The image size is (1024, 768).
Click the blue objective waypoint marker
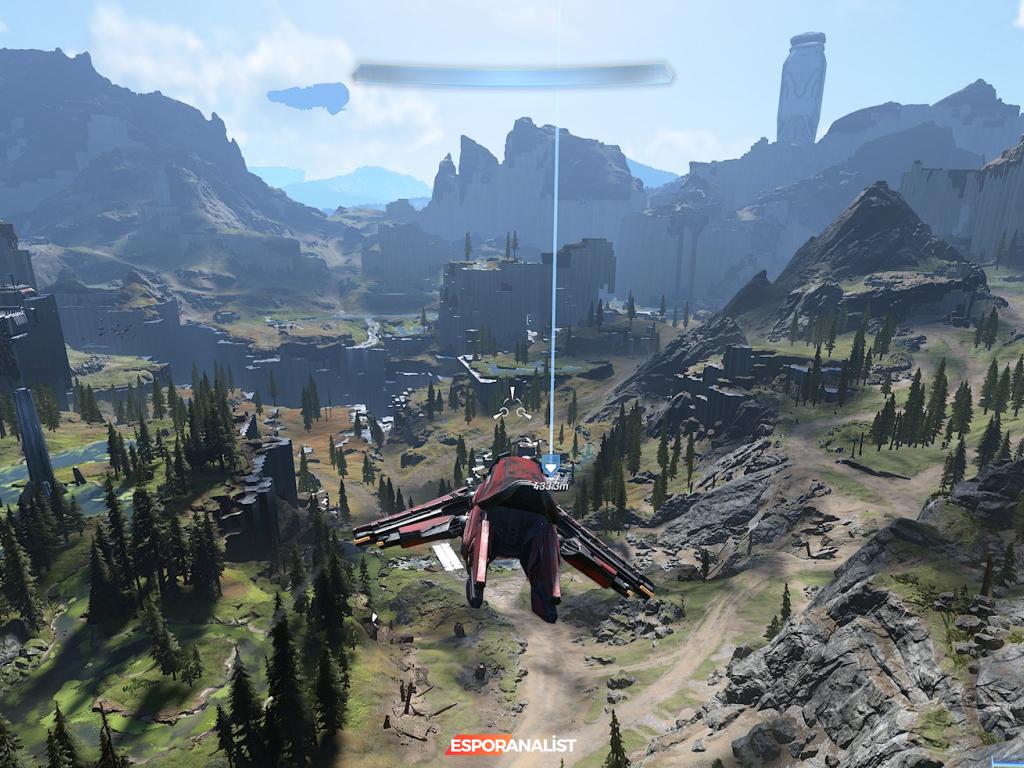pos(550,465)
